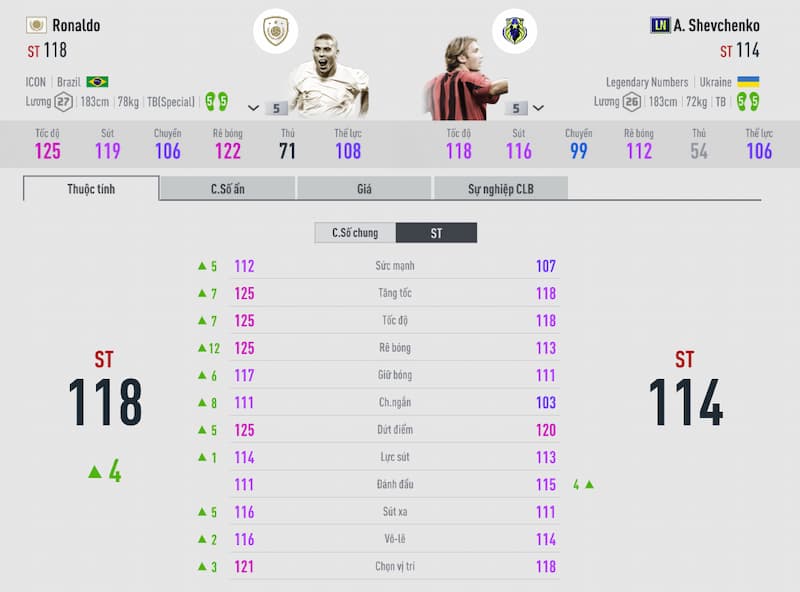Screen dimensions: 800x592
Task: Open the C.Số ẩn tab
Action: coord(227,188)
